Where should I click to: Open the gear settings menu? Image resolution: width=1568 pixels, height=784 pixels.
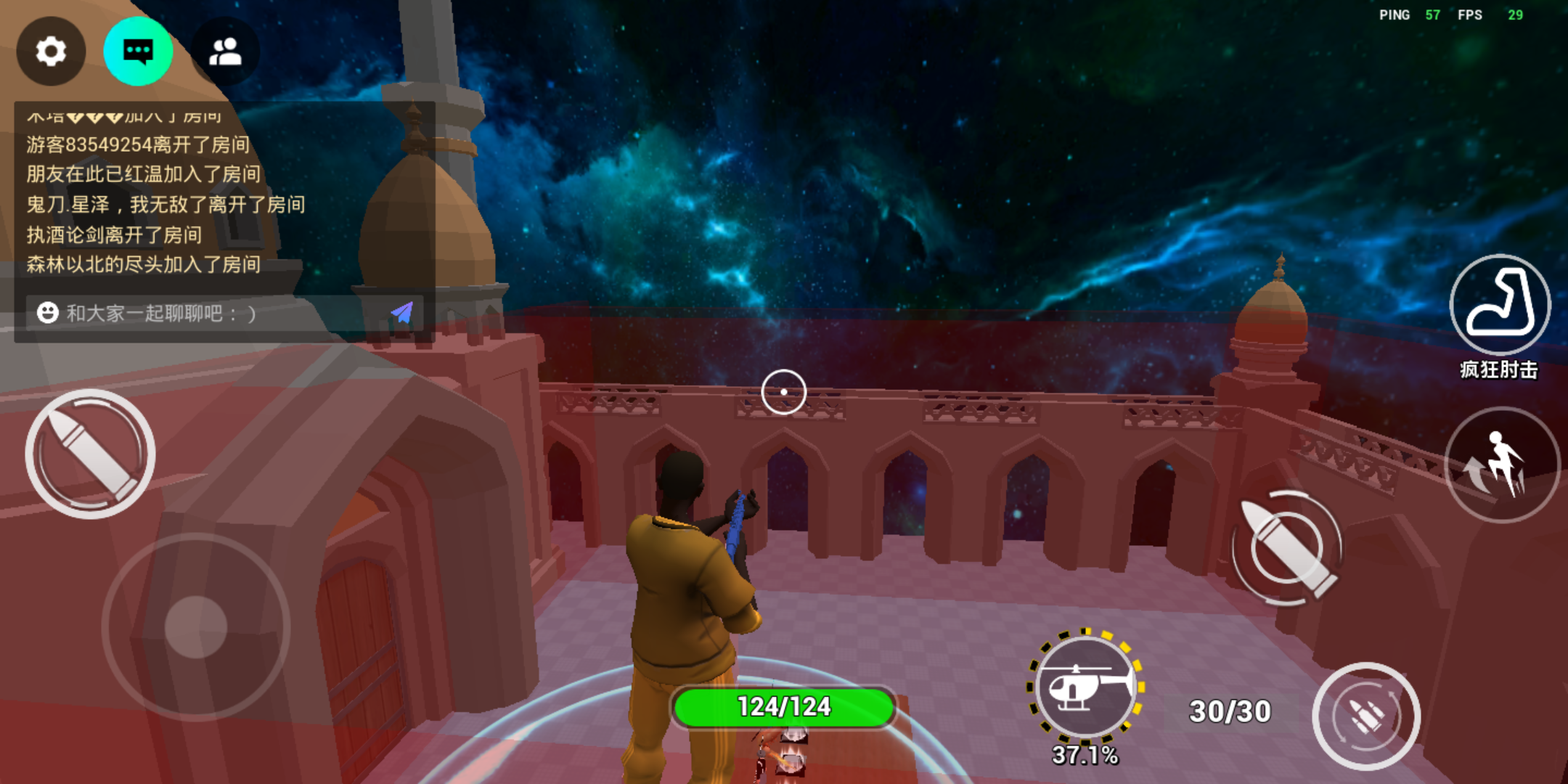(x=51, y=52)
